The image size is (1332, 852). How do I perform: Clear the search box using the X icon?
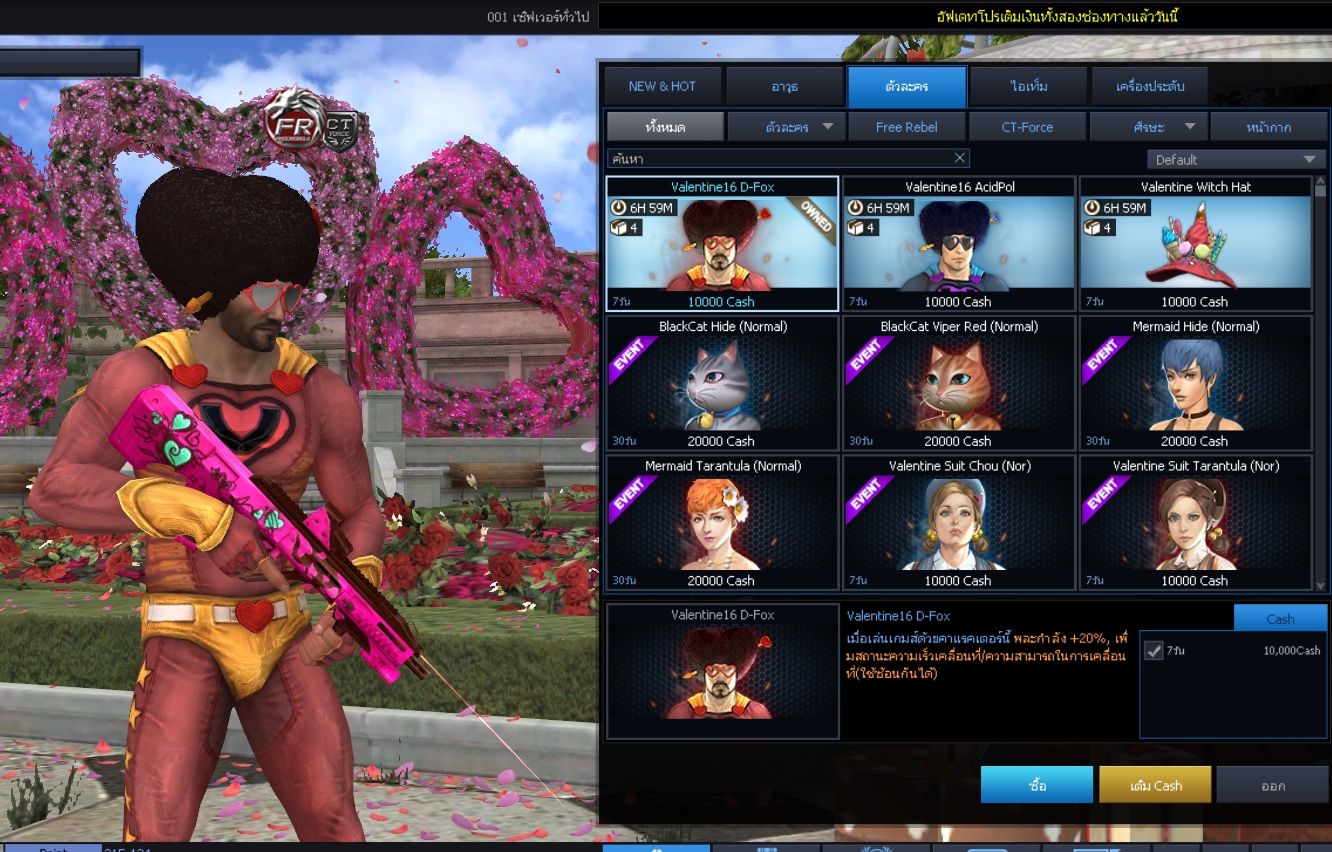[x=959, y=157]
